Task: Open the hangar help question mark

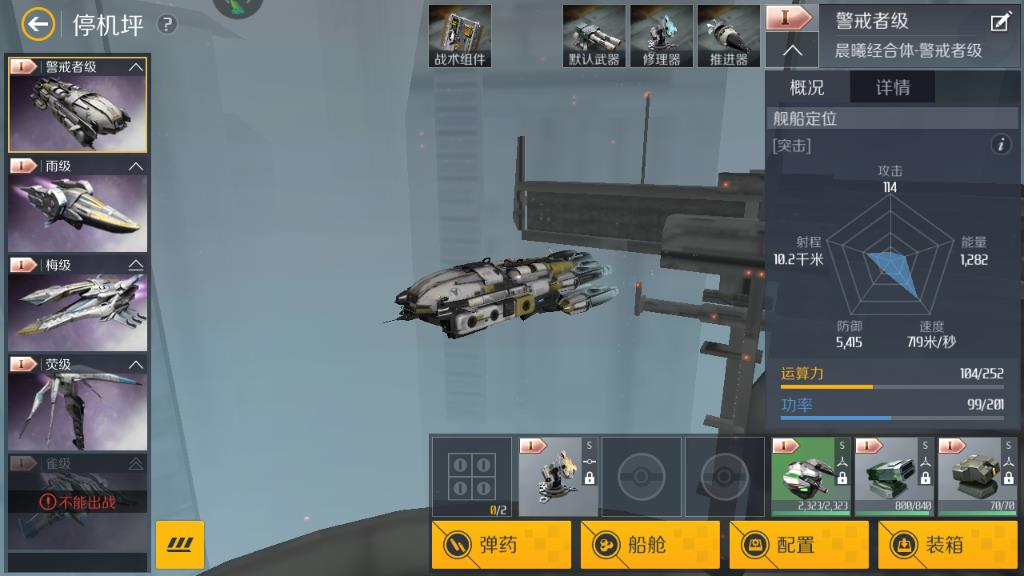Action: [x=167, y=24]
